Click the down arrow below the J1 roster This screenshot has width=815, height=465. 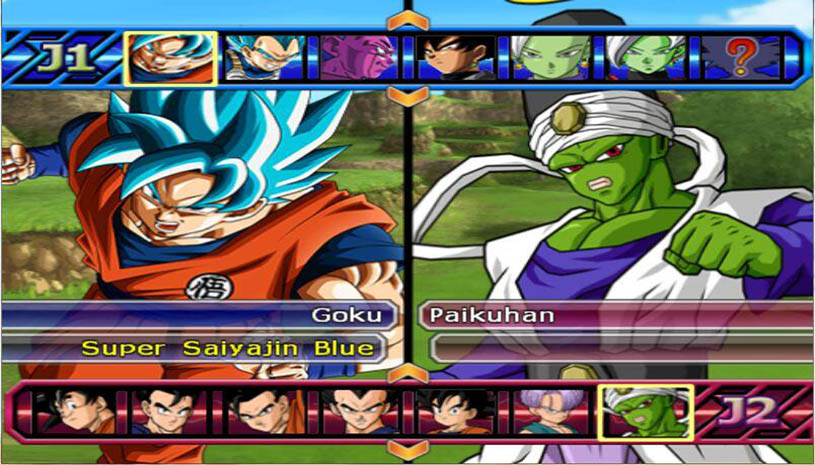click(x=407, y=96)
